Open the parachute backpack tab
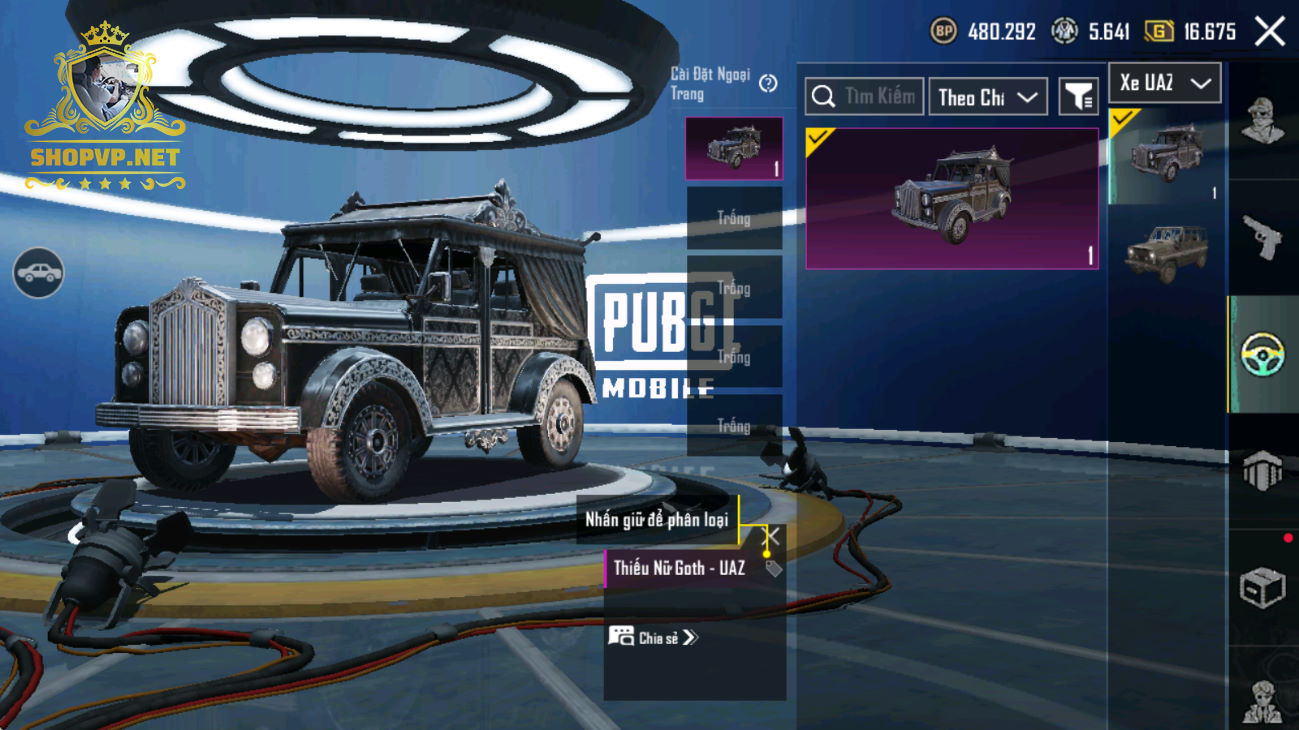Image resolution: width=1299 pixels, height=730 pixels. [1262, 471]
